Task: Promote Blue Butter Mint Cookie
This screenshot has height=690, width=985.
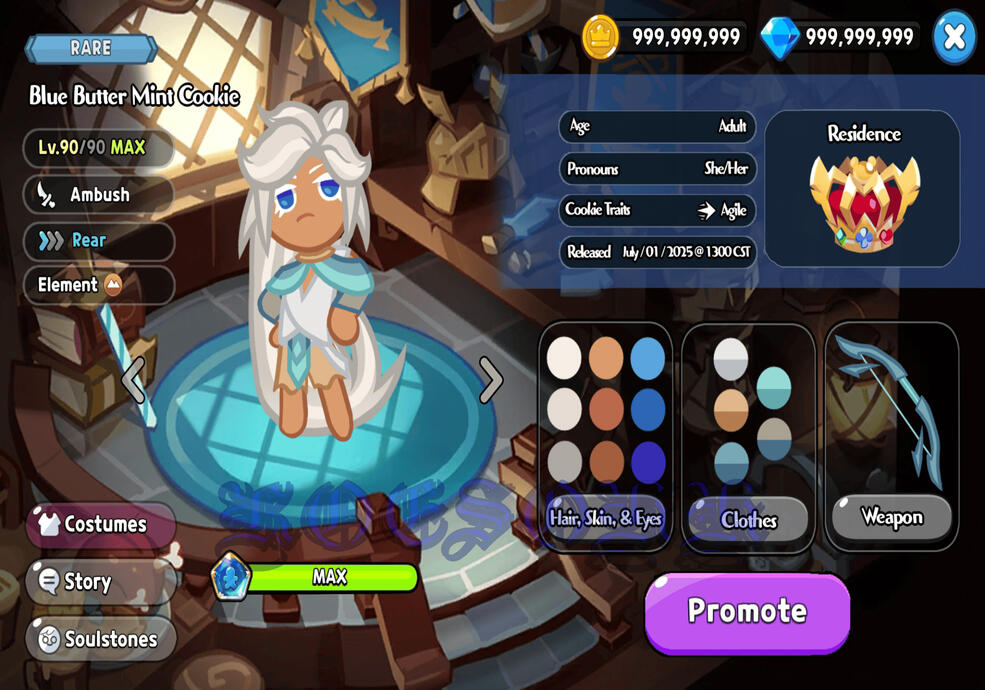Action: click(x=747, y=611)
